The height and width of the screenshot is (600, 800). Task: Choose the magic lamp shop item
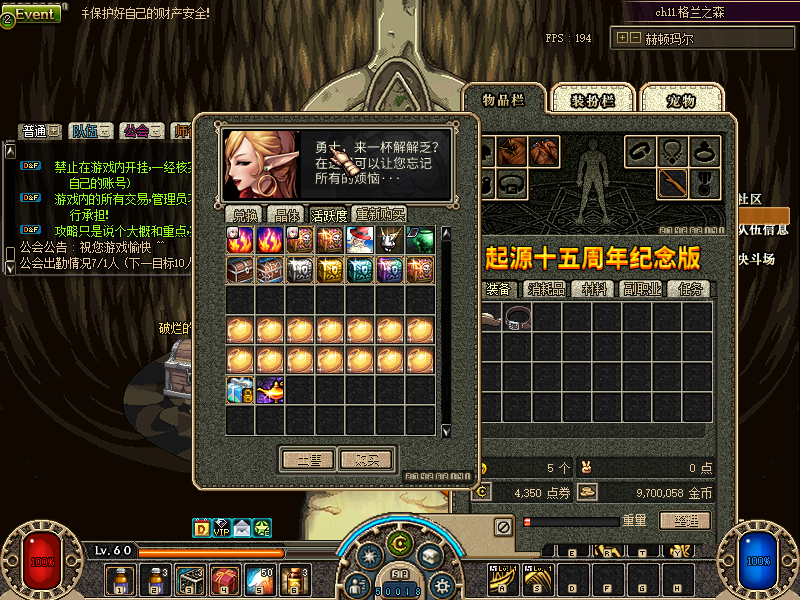pos(271,390)
